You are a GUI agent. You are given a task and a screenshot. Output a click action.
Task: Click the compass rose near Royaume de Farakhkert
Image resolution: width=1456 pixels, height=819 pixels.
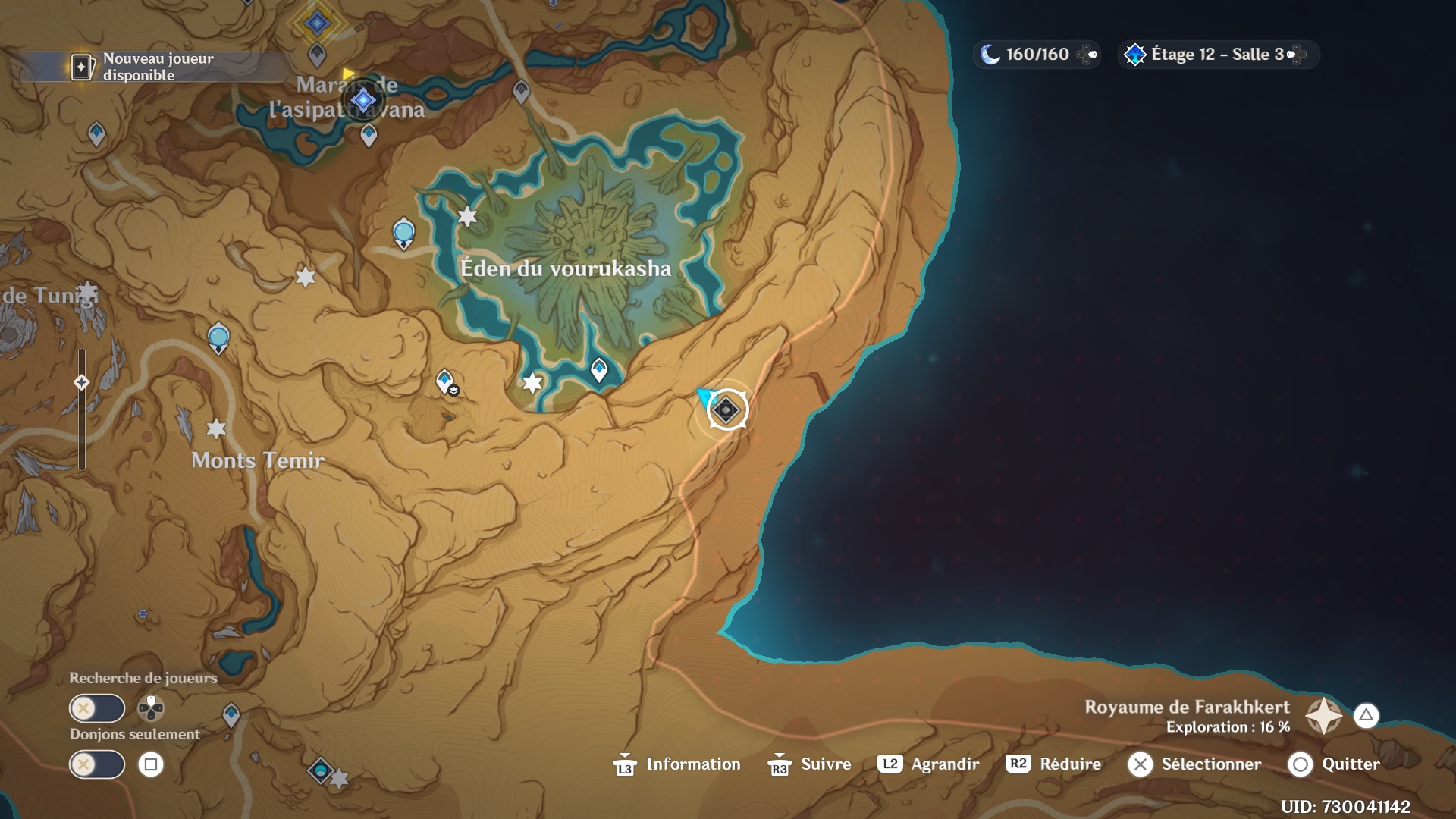(x=1323, y=716)
